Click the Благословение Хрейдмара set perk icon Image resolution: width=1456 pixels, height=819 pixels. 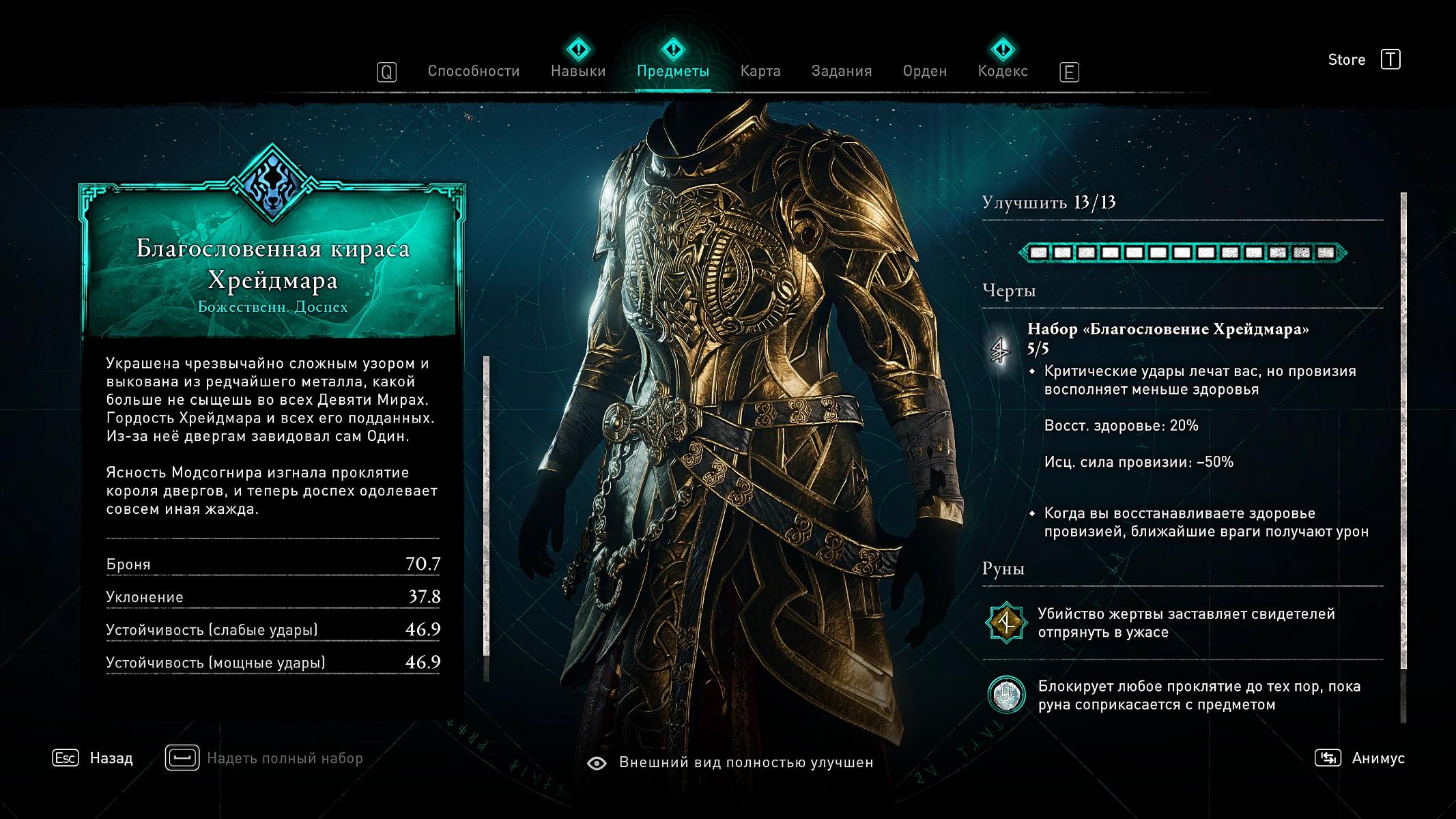click(x=1001, y=351)
